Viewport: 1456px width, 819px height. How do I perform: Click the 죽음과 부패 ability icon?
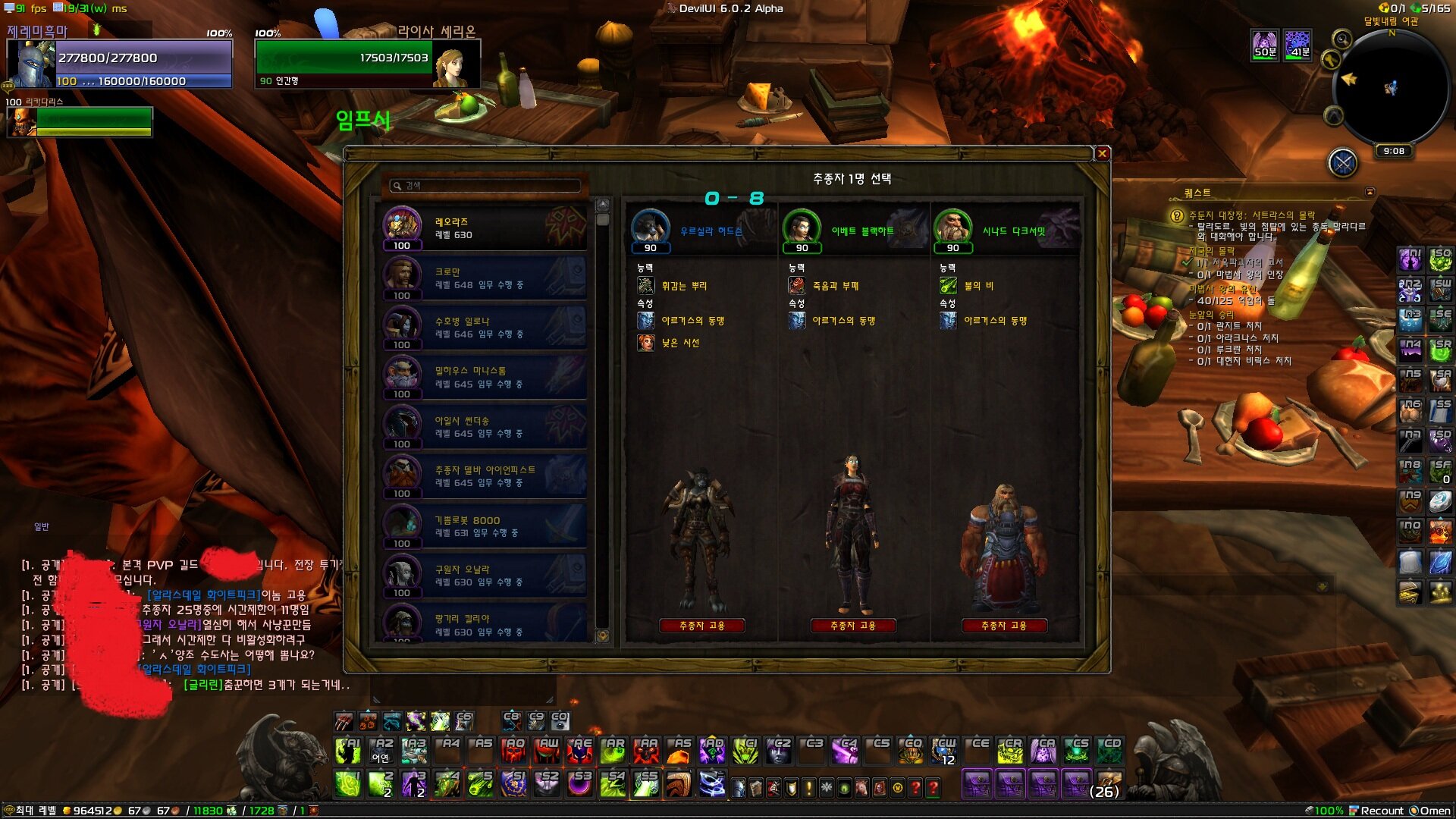[x=796, y=286]
